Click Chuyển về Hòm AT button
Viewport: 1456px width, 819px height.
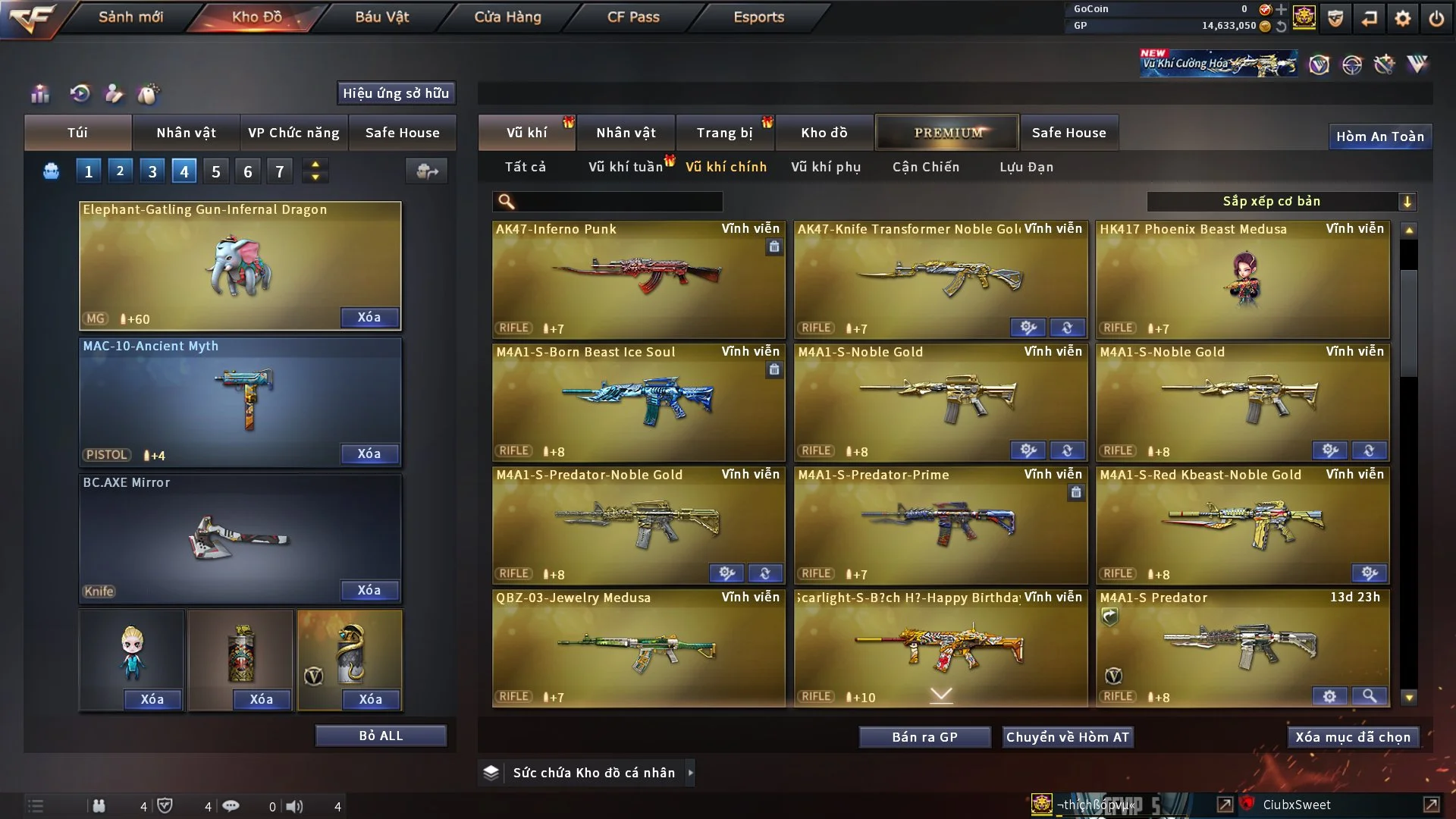tap(1067, 737)
